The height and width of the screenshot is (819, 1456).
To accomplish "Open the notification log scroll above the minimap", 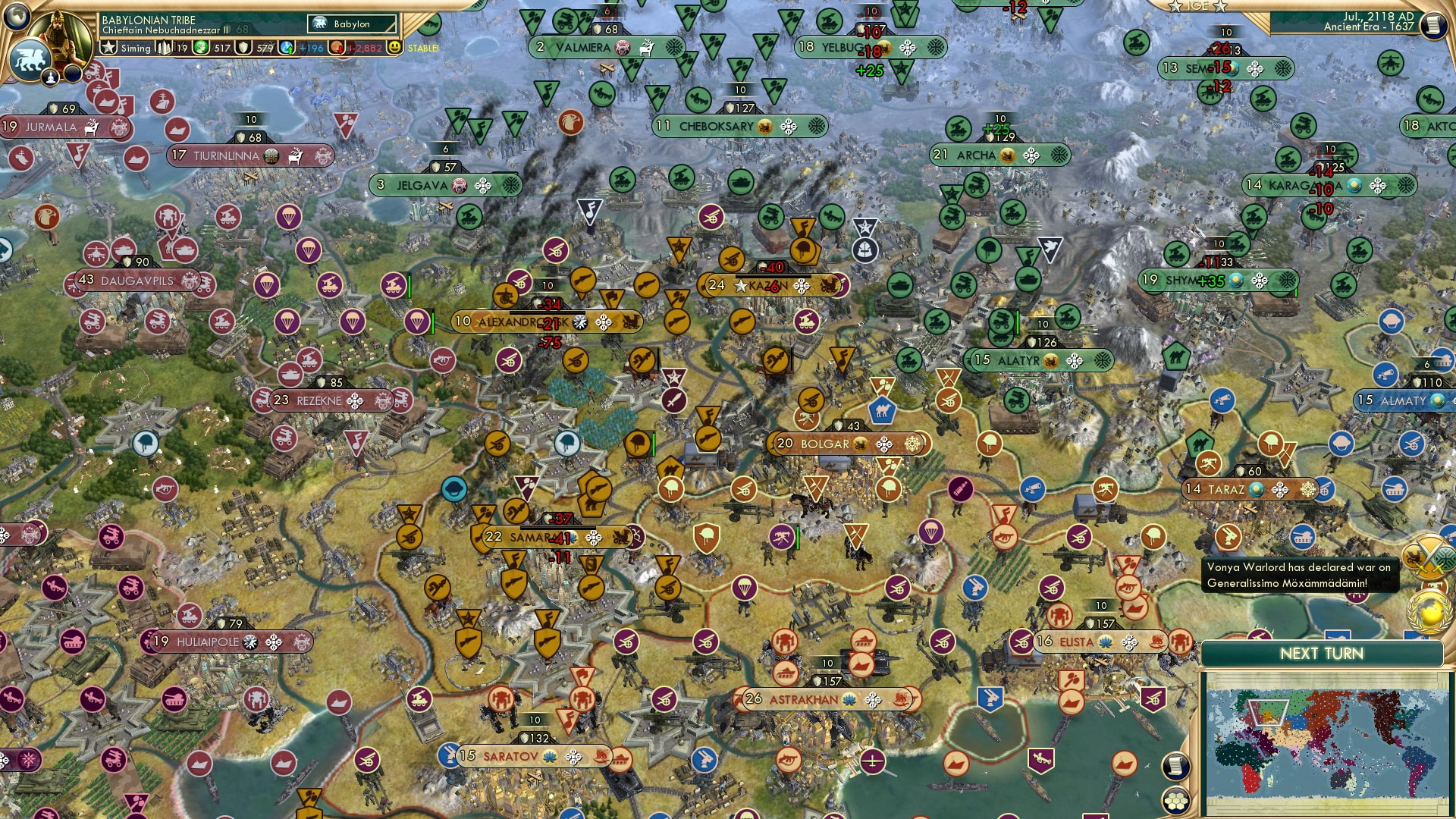I will 1176,766.
